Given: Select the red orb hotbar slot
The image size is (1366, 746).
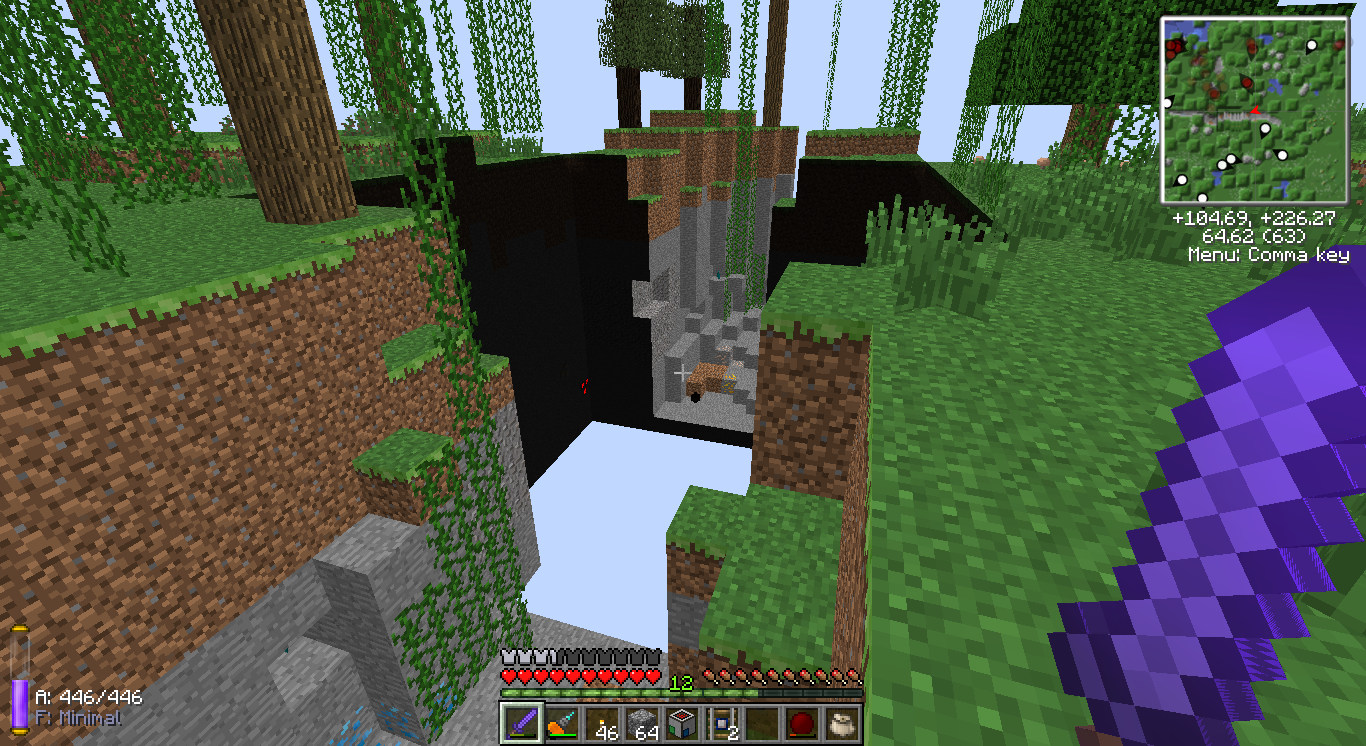Looking at the screenshot, I should (x=801, y=723).
